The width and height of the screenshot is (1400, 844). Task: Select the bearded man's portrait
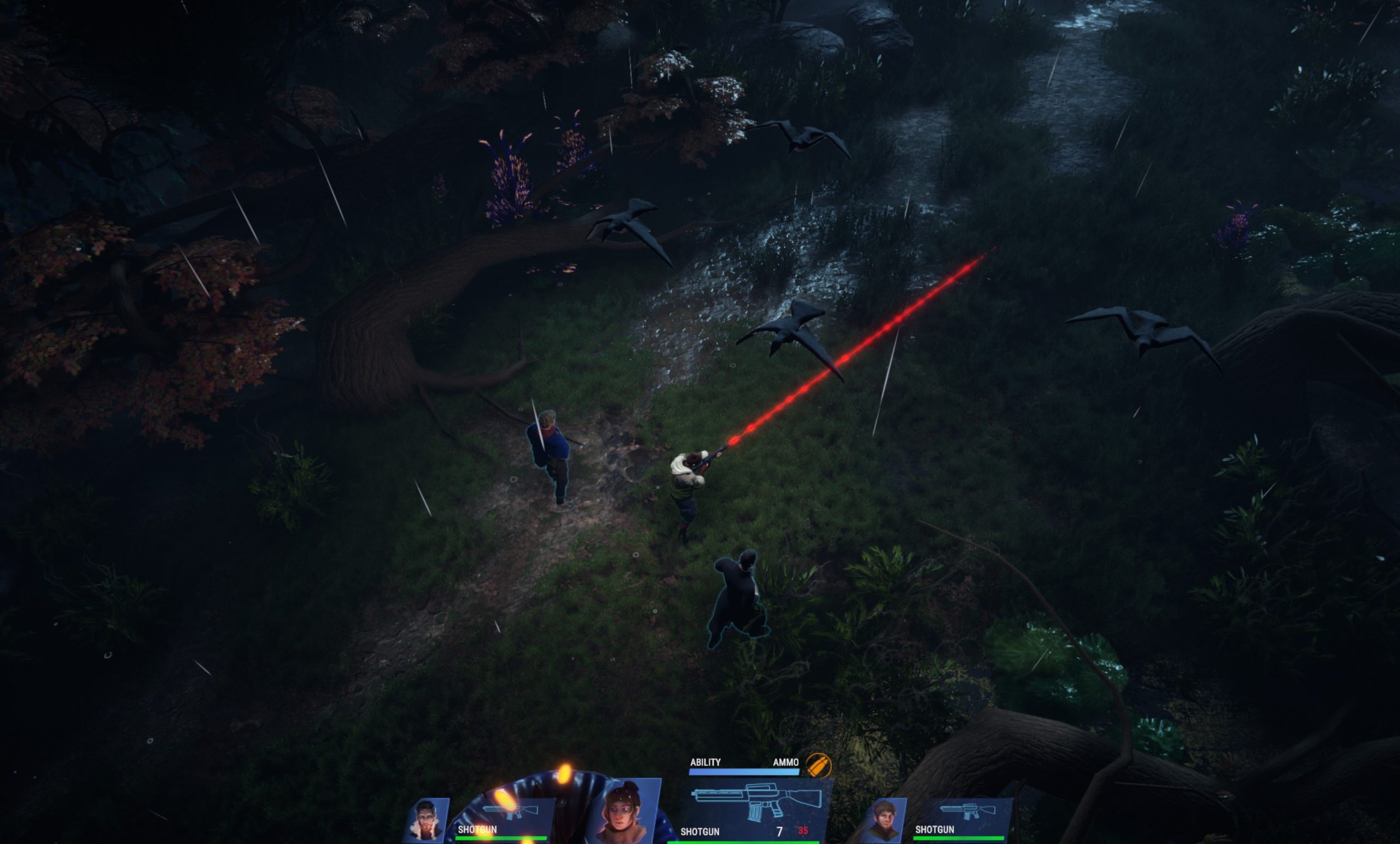click(x=885, y=820)
